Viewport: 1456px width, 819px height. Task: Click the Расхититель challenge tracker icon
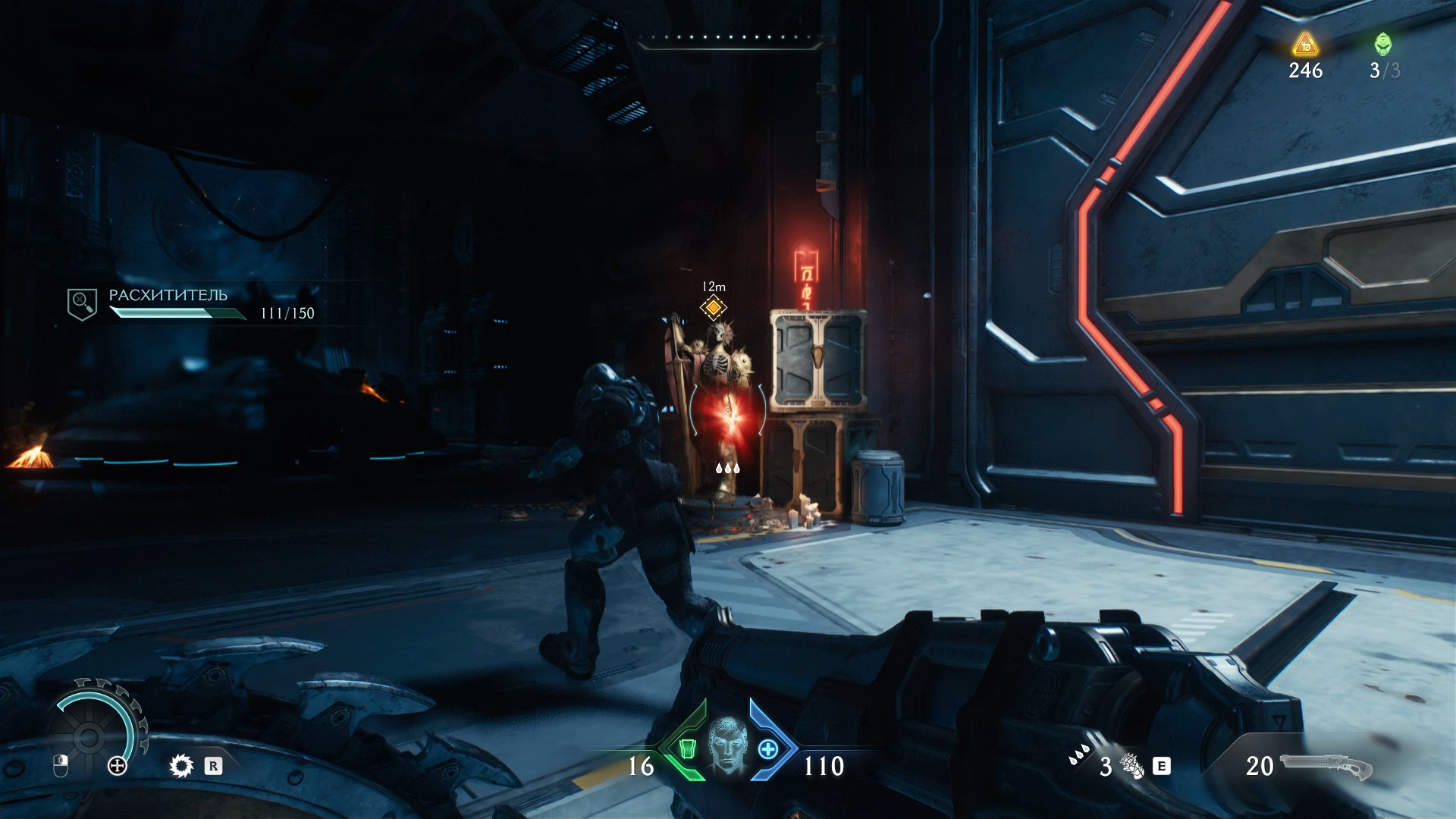point(82,304)
